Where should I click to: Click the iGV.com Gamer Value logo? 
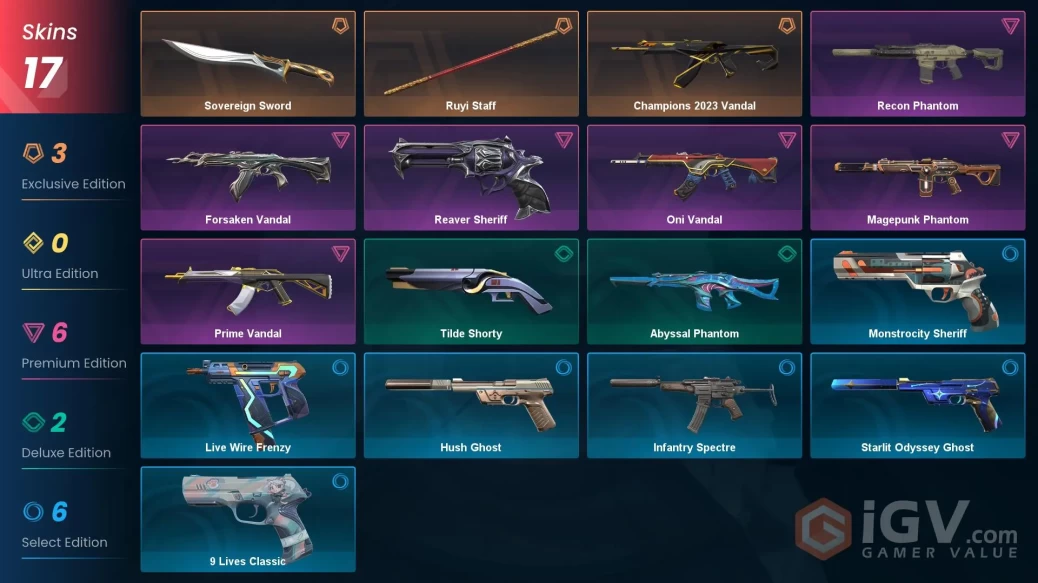[x=906, y=529]
